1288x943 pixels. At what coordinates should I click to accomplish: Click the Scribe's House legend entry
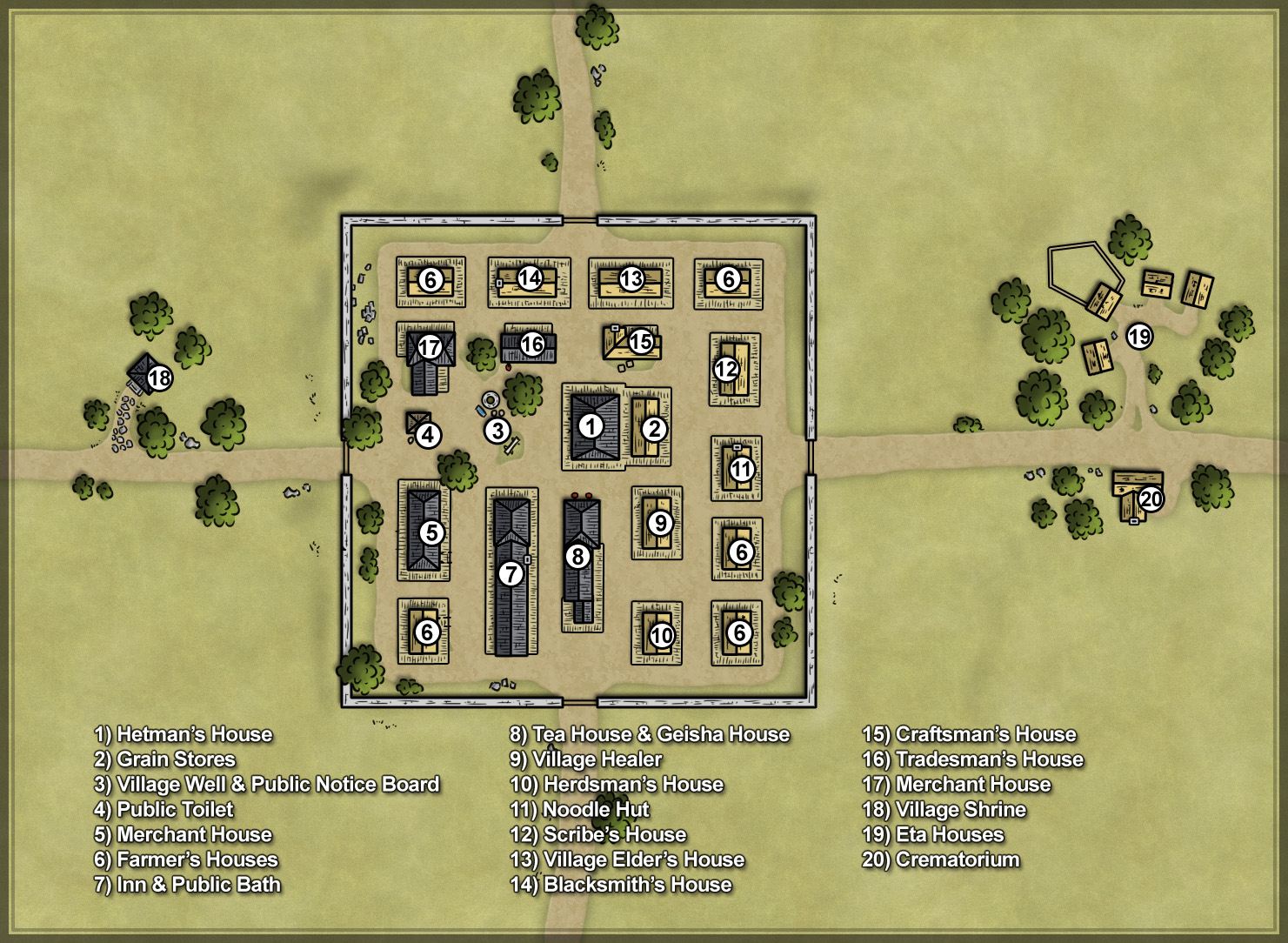[x=597, y=834]
